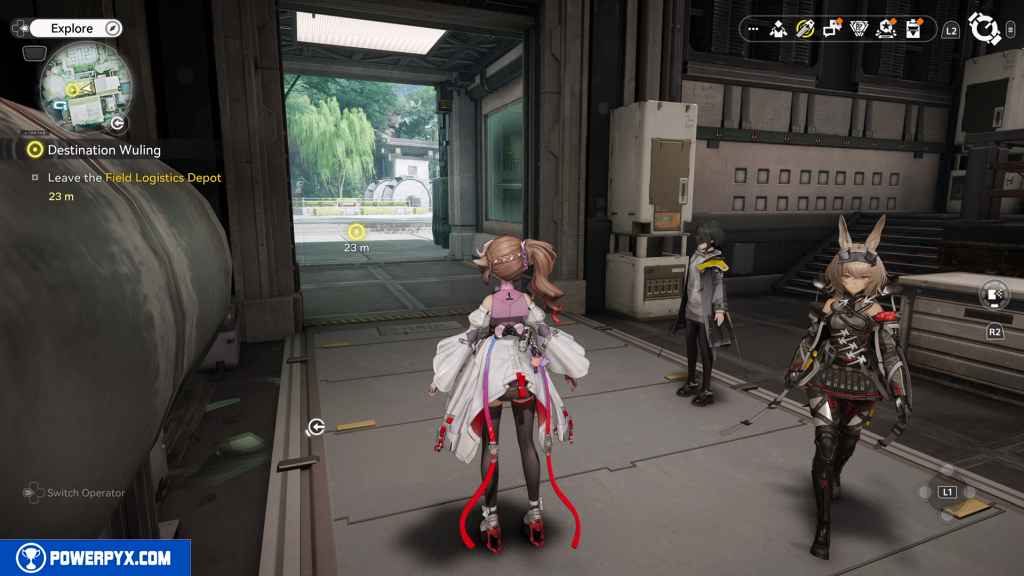
Task: Click the return arrow icon on the minimap edge
Action: (117, 123)
